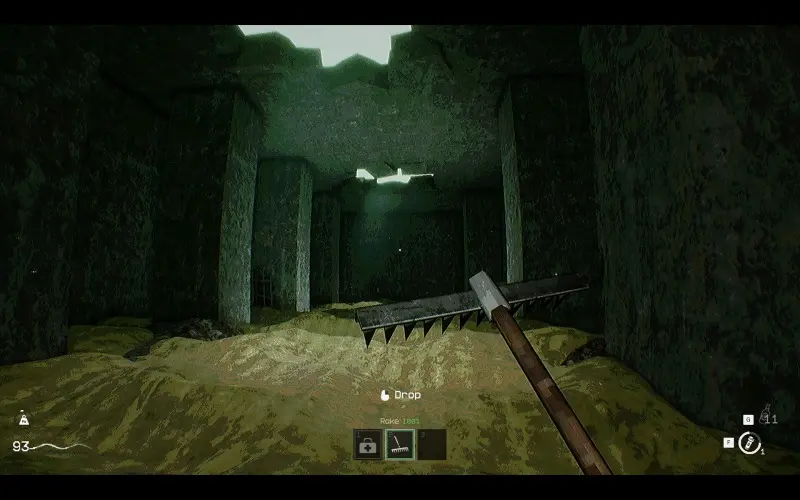Select the rake hotbar slot
Image resolution: width=800 pixels, height=500 pixels.
coord(400,445)
